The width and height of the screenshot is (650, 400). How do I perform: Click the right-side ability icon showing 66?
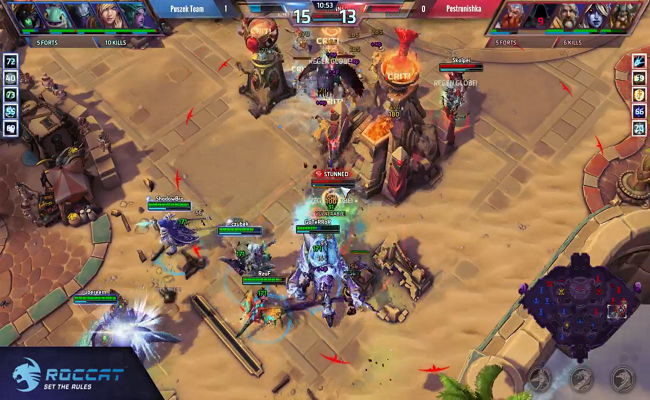[x=638, y=111]
